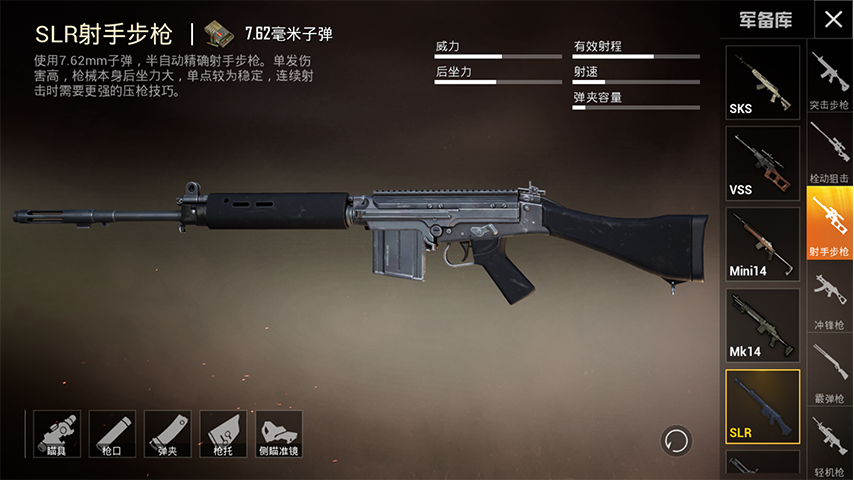Select the 侧瞄准镜 canted sight slot
Screen dimensions: 854x480
click(x=279, y=434)
